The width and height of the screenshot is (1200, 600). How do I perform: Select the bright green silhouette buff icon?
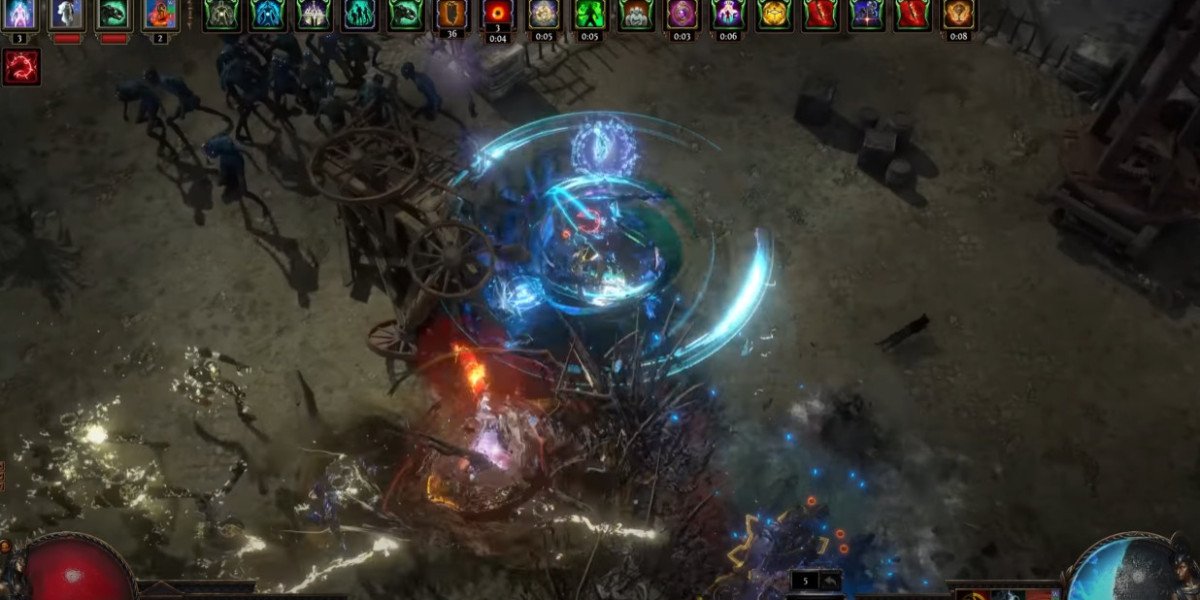point(589,13)
